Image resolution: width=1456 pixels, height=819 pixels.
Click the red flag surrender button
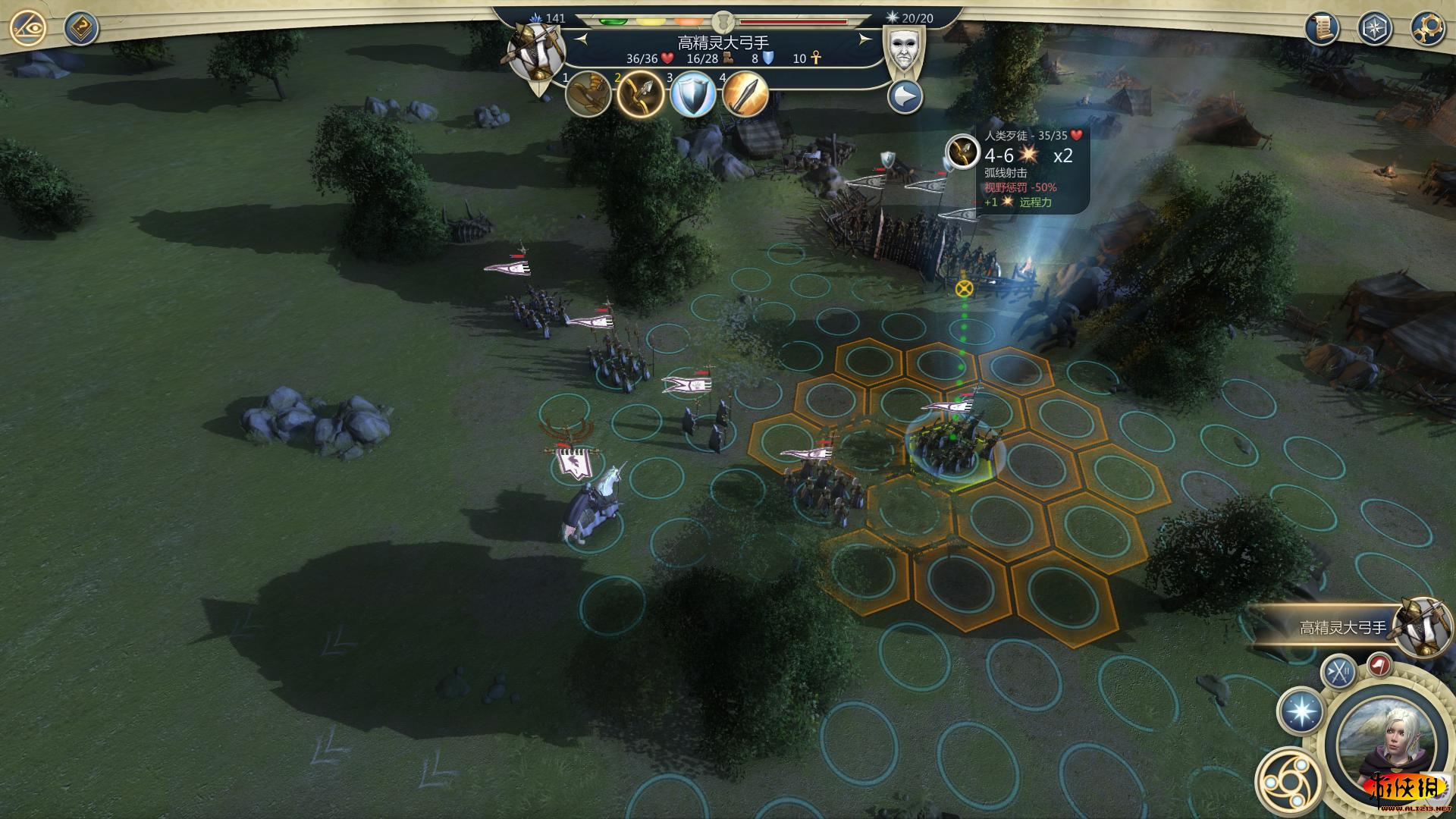coord(1379,665)
